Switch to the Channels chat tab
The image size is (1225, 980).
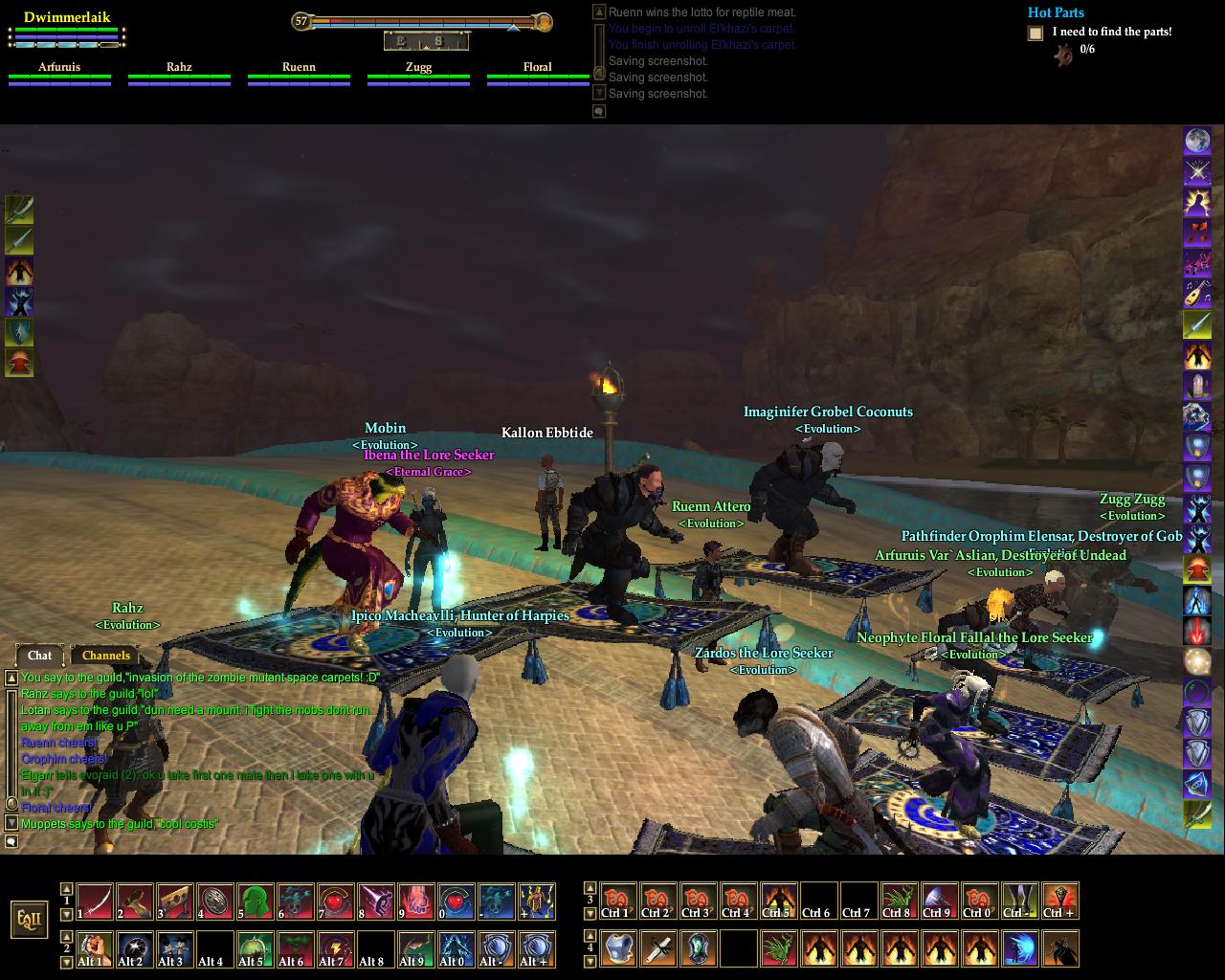coord(106,656)
